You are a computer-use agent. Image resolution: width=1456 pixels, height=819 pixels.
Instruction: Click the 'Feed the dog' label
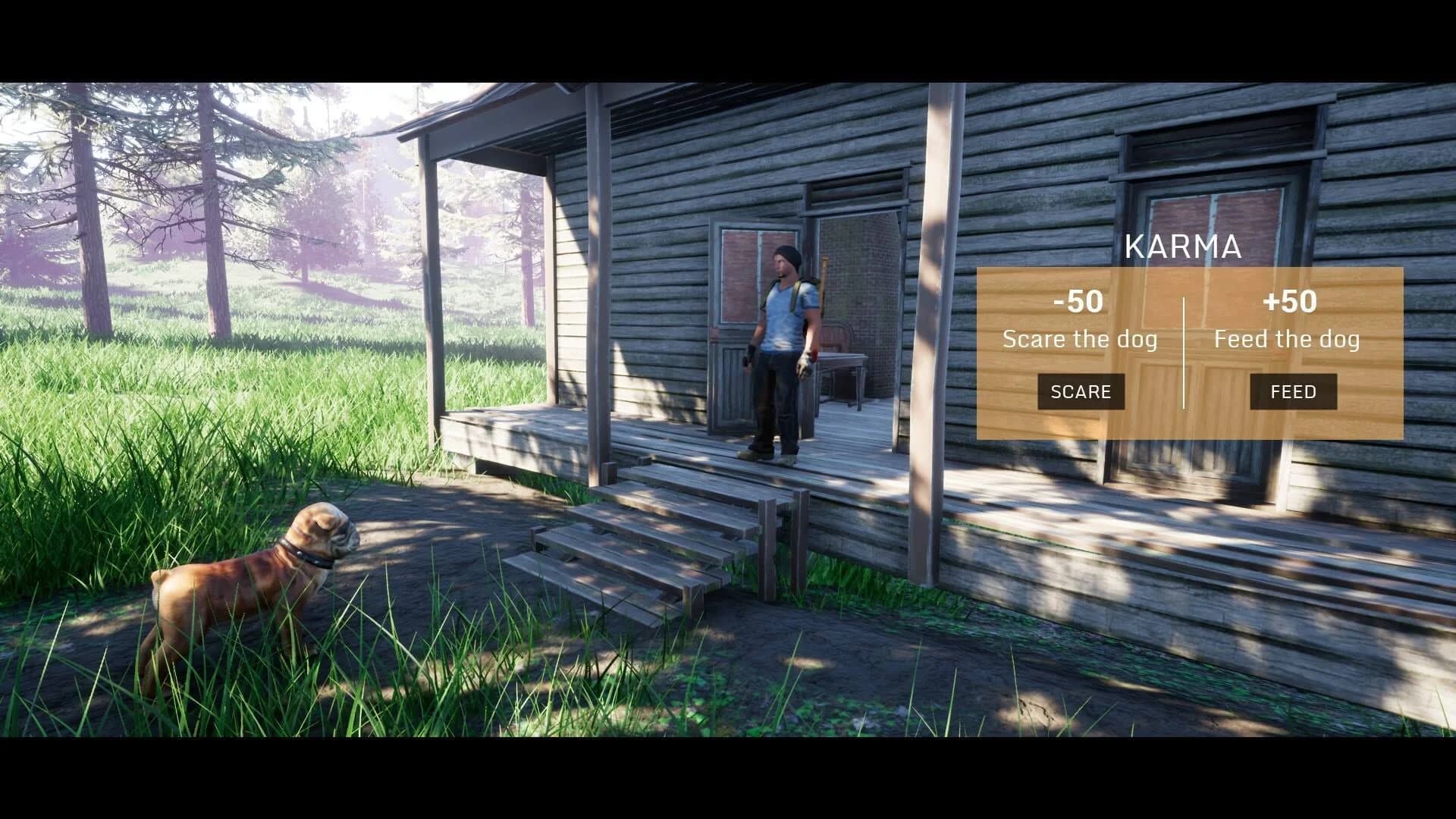tap(1289, 340)
